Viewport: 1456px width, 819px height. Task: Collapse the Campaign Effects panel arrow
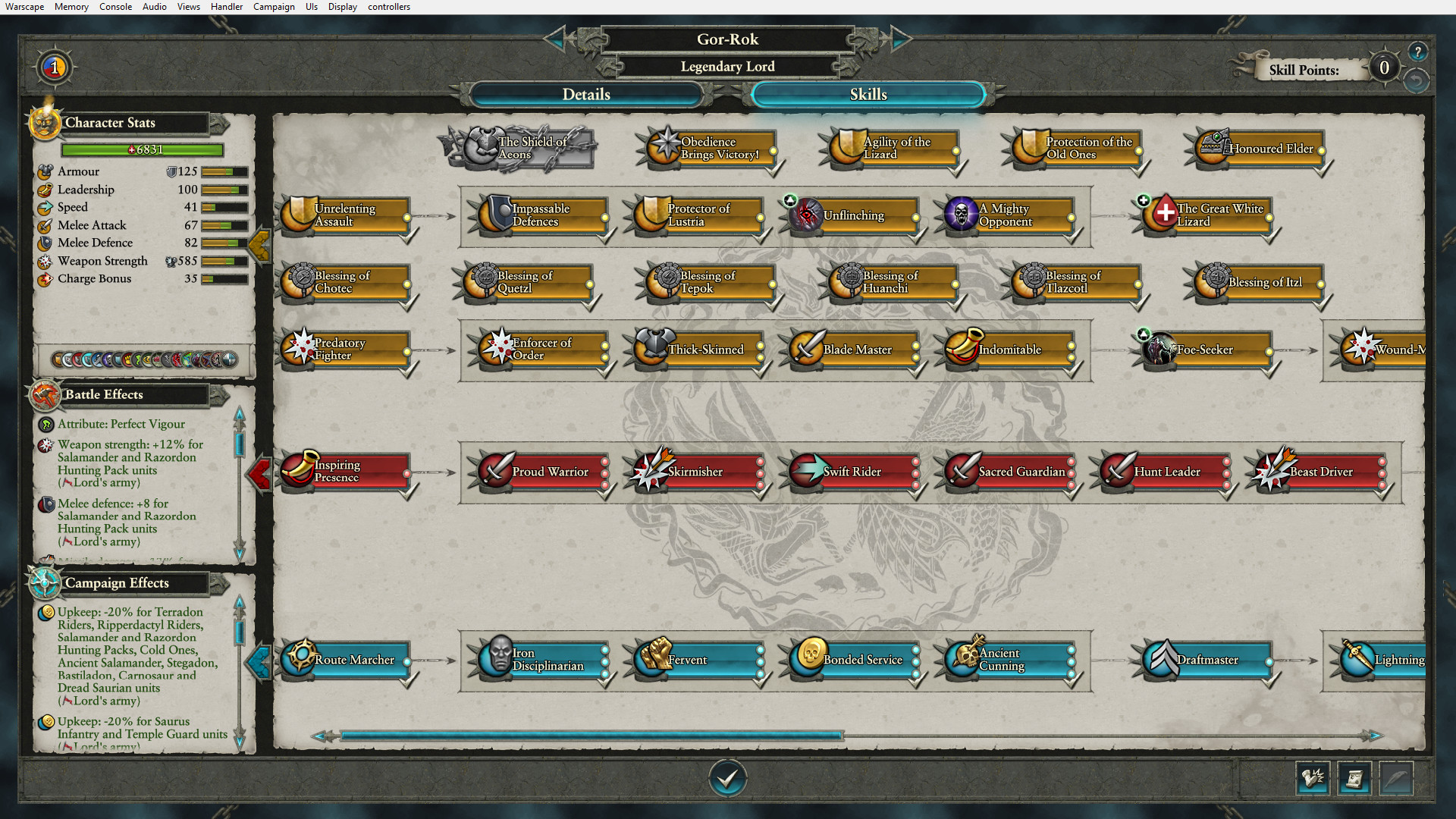pos(259,661)
